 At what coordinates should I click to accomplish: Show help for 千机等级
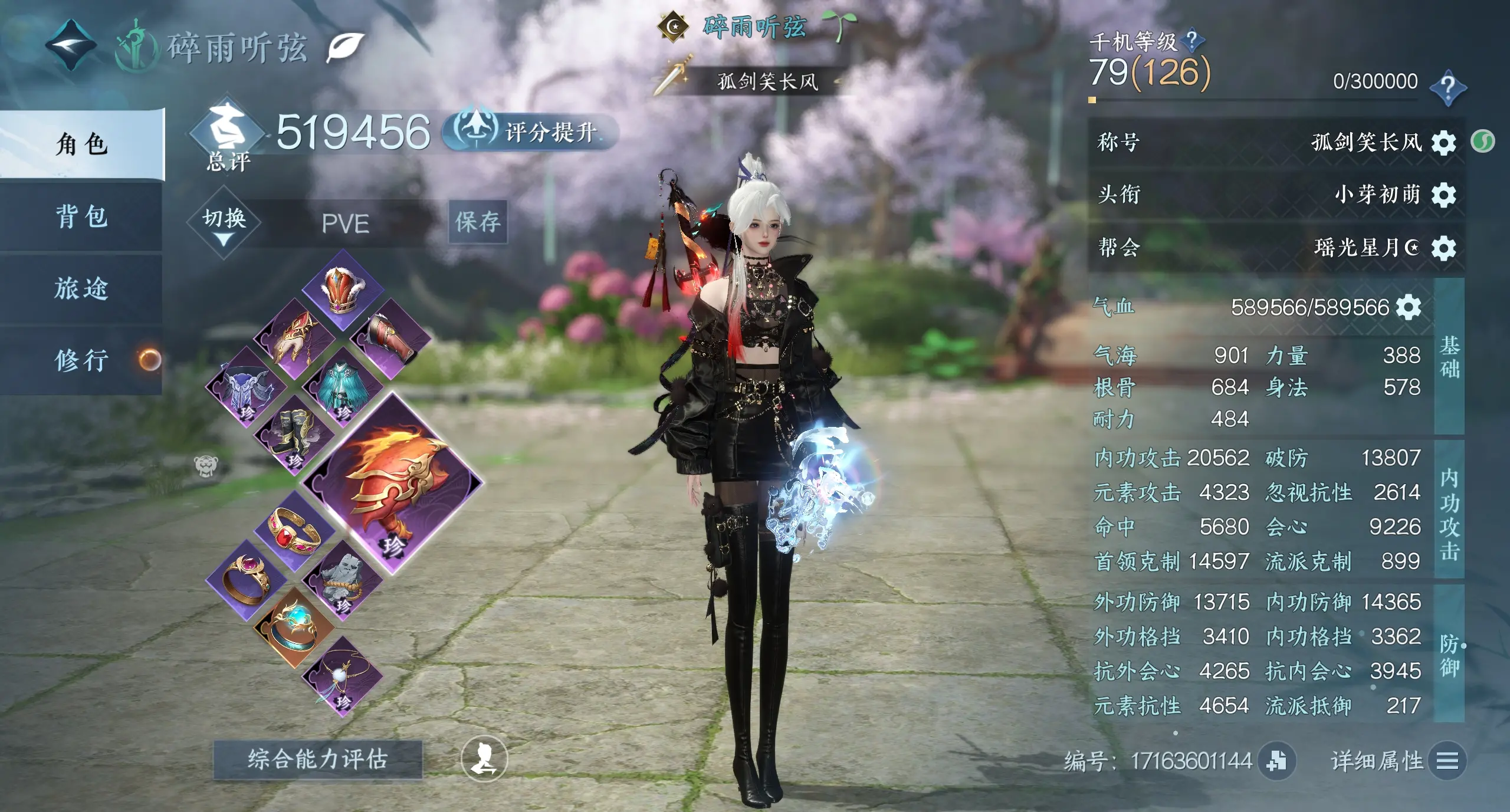[x=1193, y=40]
